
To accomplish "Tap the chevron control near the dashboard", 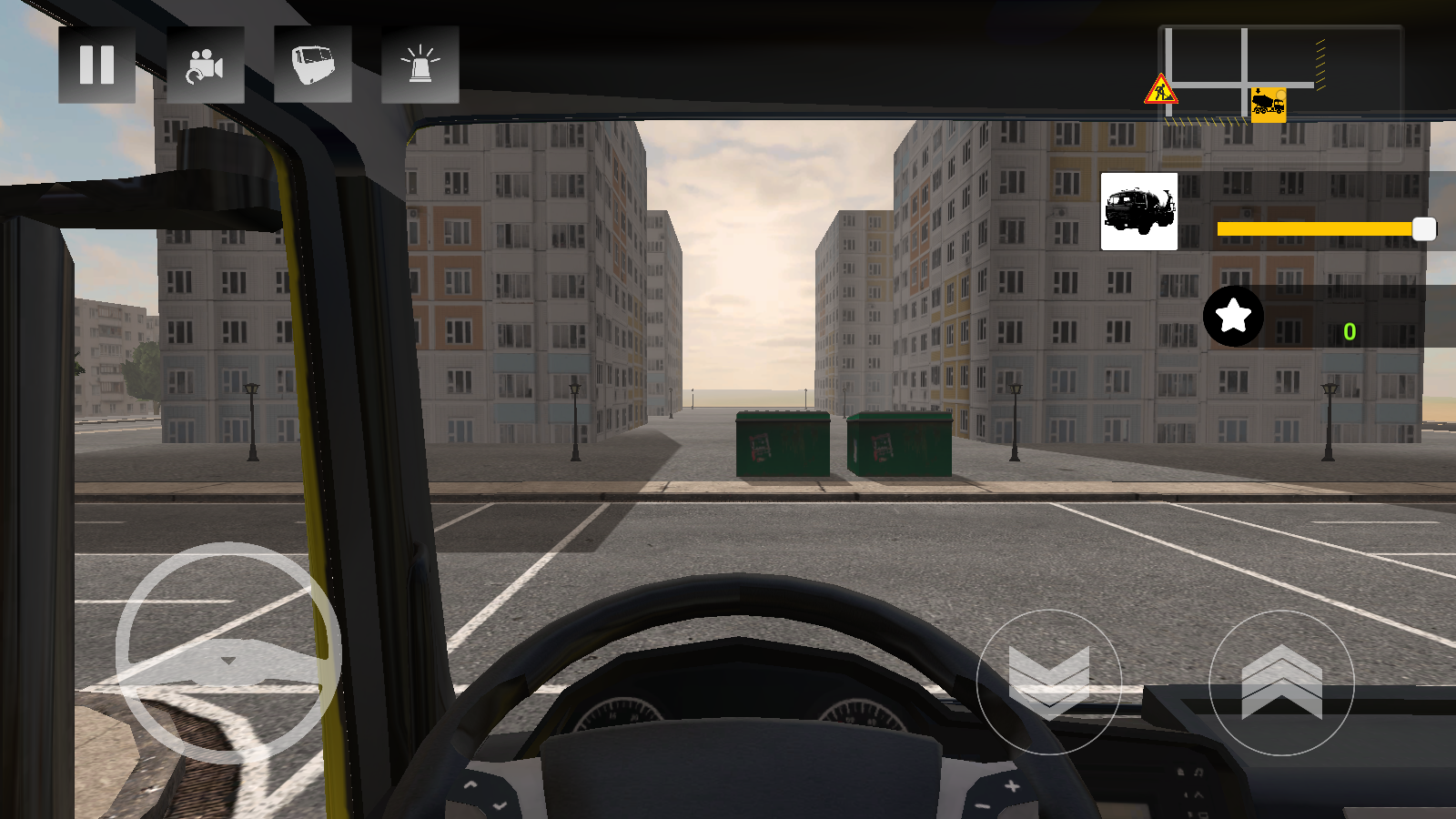I will [x=1051, y=682].
